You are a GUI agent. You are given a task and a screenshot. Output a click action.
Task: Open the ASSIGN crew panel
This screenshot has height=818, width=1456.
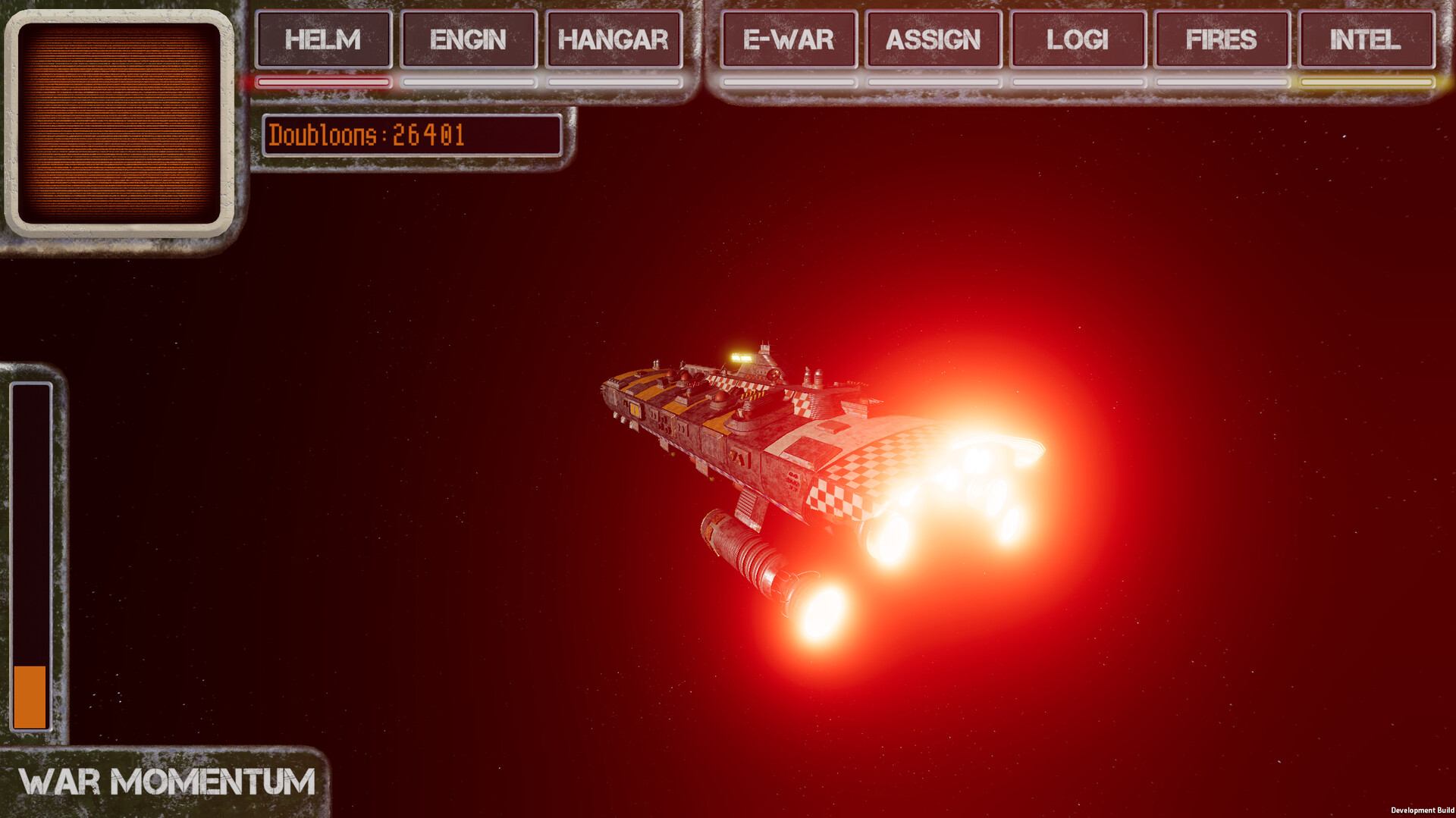(x=932, y=40)
